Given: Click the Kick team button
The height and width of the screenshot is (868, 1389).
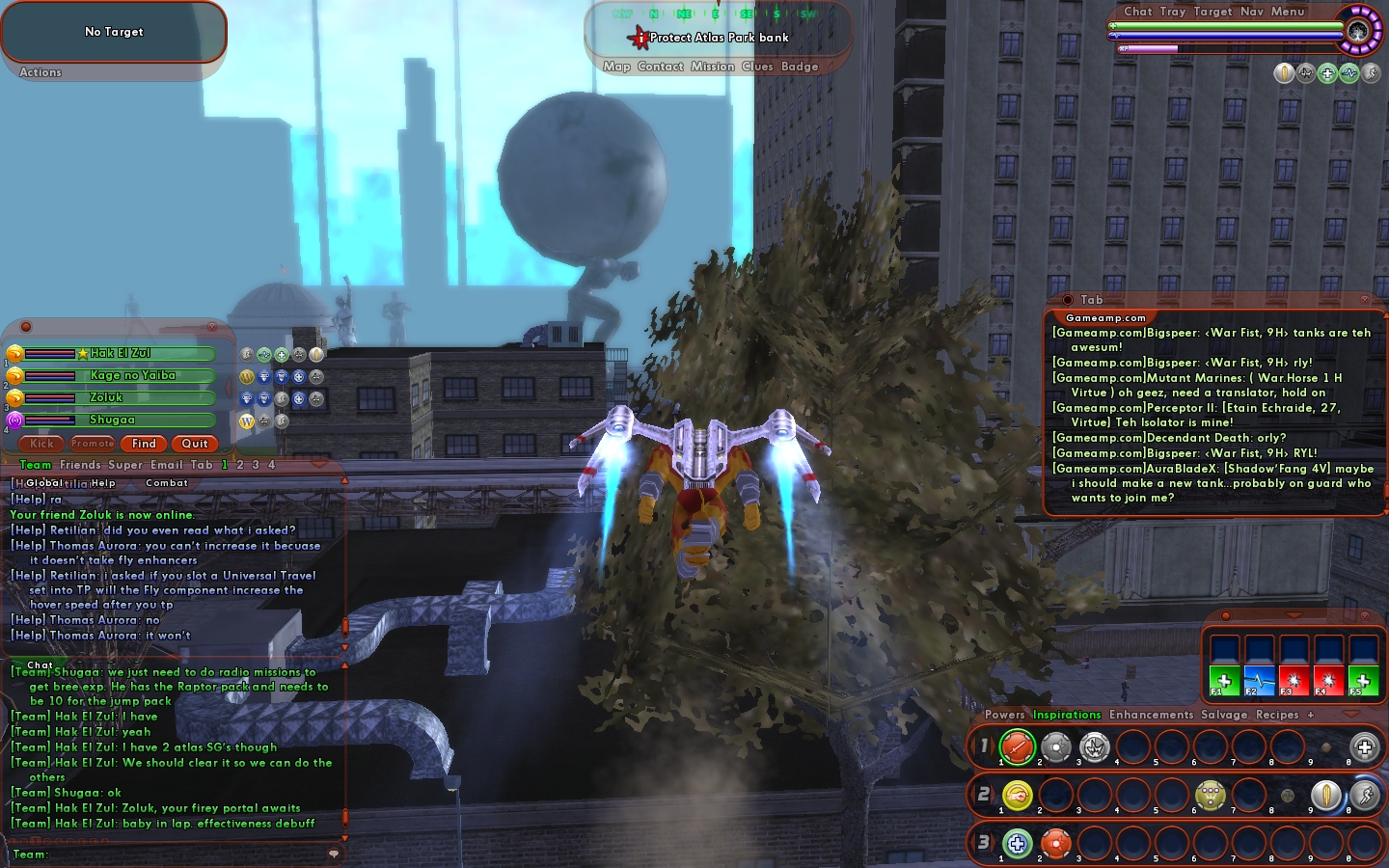Looking at the screenshot, I should 41,444.
